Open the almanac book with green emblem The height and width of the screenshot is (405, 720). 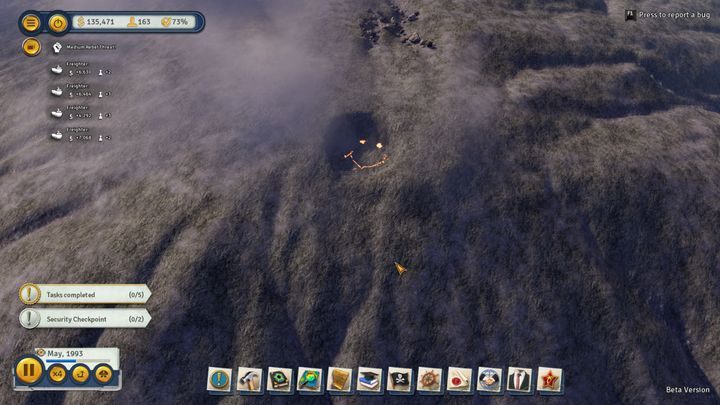[x=280, y=379]
